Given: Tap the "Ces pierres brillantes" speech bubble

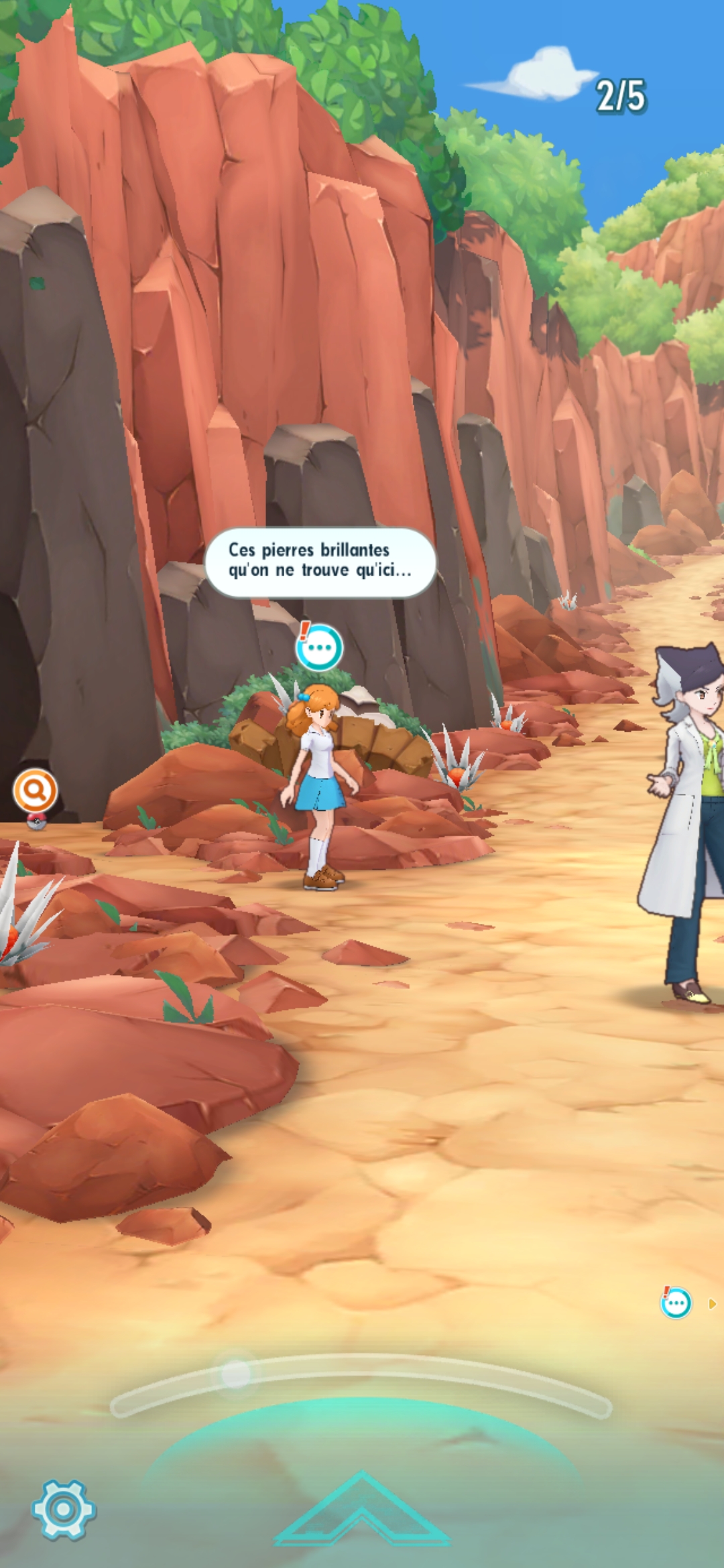Looking at the screenshot, I should pyautogui.click(x=320, y=562).
